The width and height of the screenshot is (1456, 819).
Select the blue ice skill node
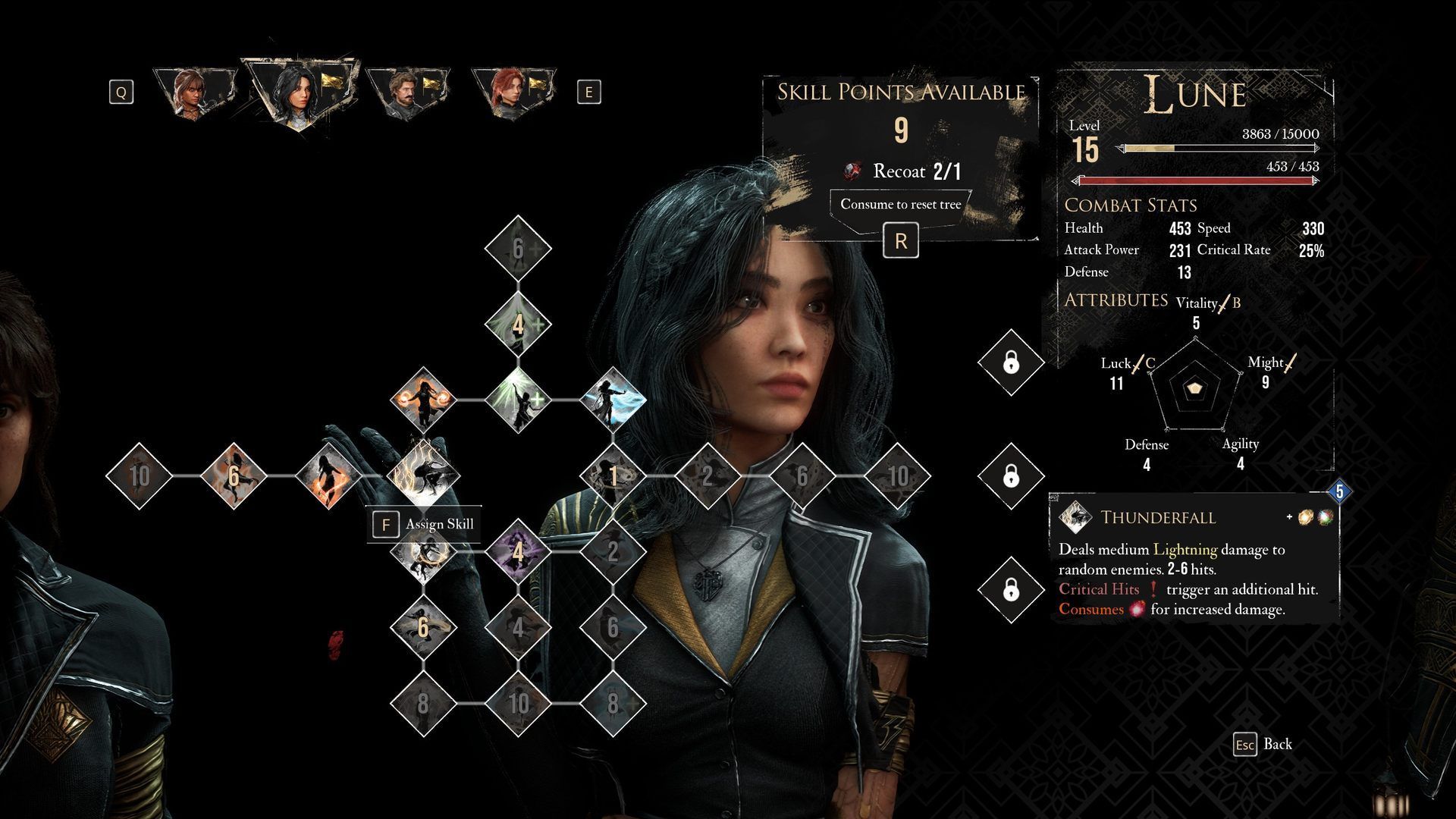pyautogui.click(x=613, y=400)
